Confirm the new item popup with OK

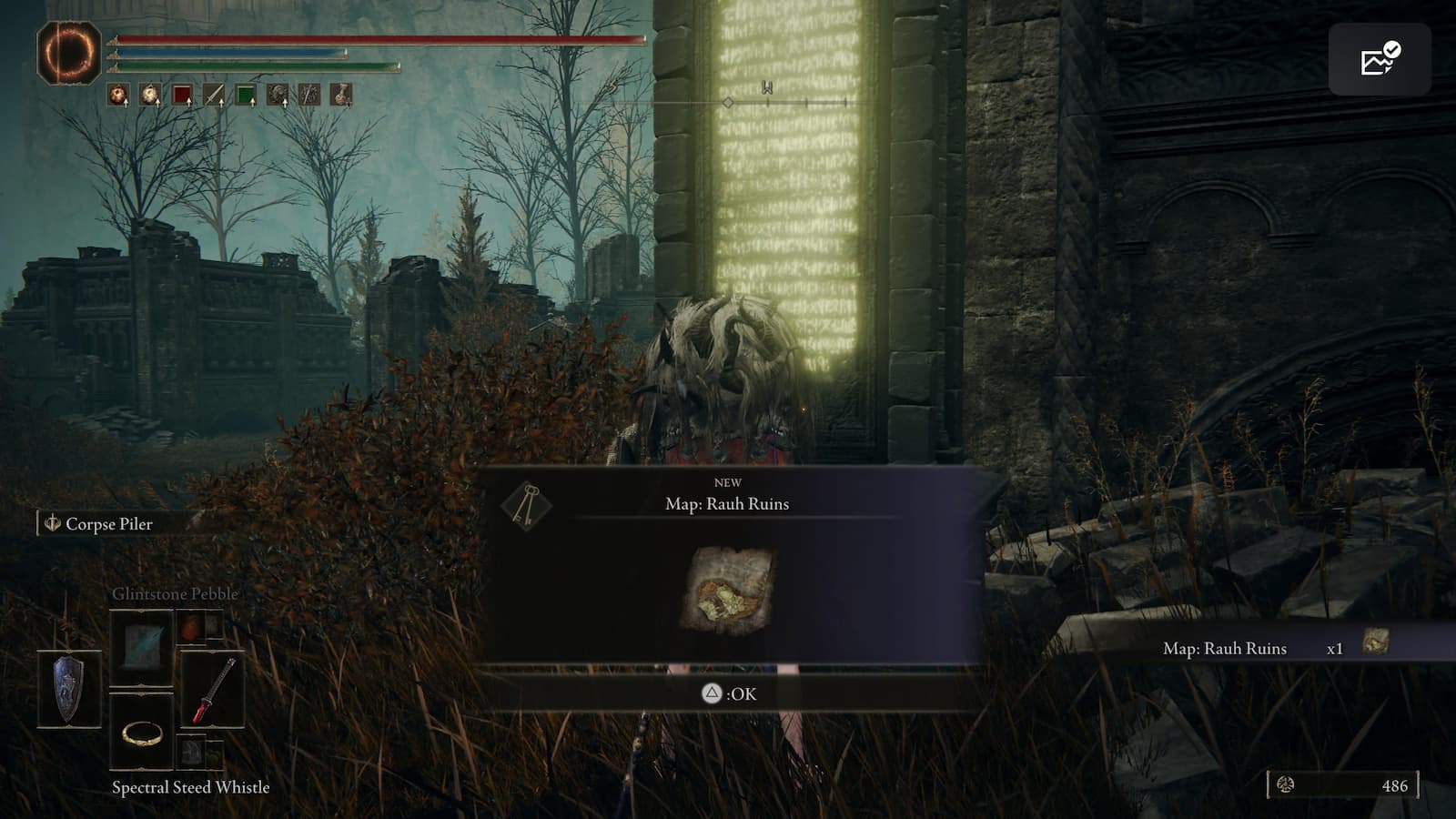[729, 693]
